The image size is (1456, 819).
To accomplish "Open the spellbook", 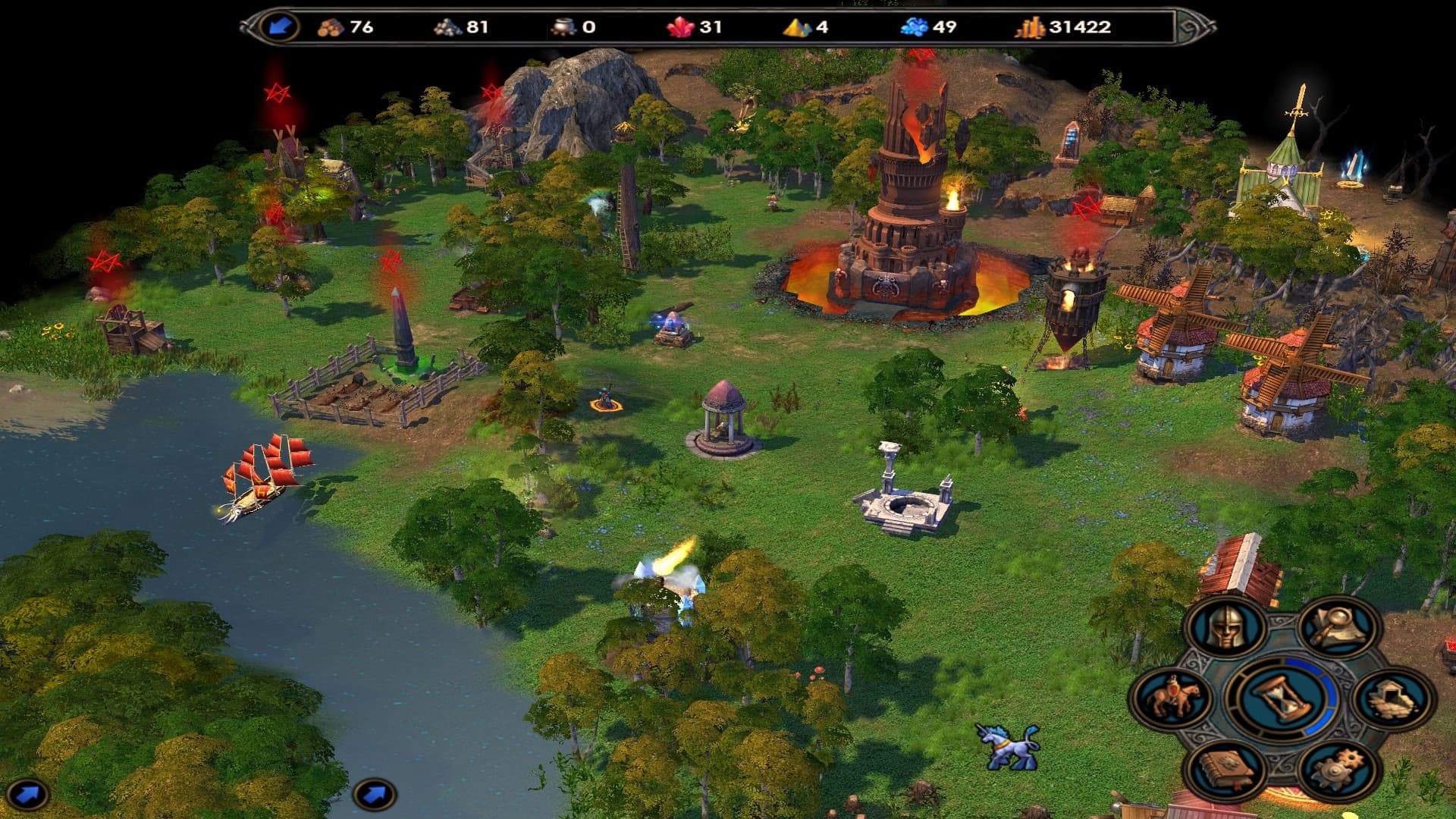I will (1225, 770).
